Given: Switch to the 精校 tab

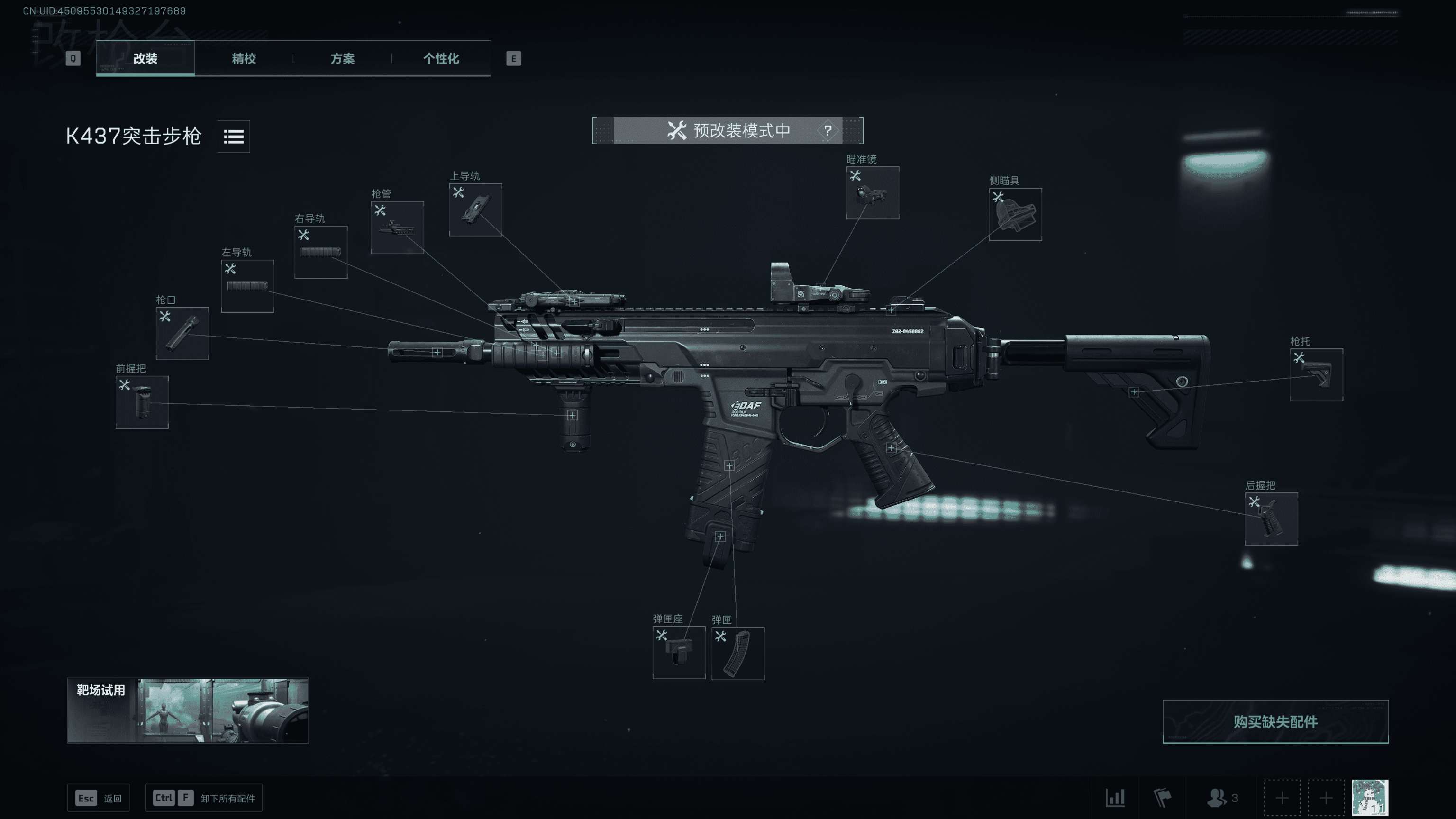Looking at the screenshot, I should [244, 58].
